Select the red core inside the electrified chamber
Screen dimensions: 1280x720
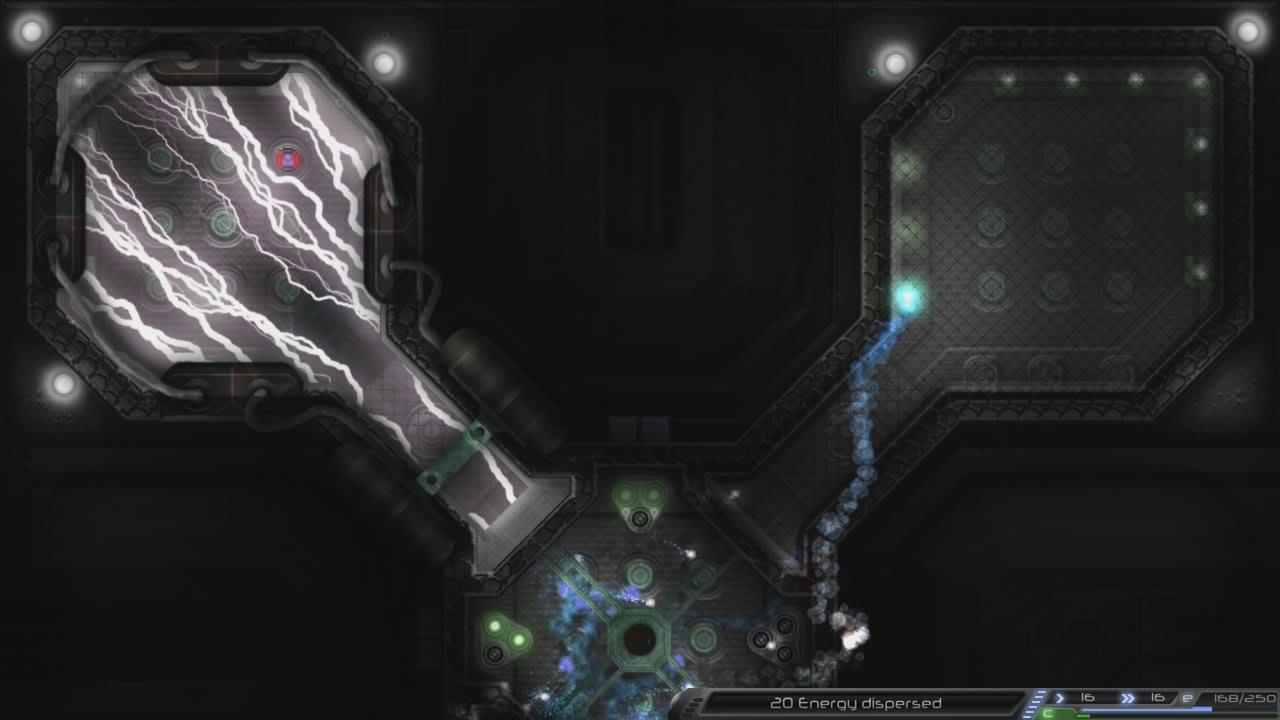[287, 158]
